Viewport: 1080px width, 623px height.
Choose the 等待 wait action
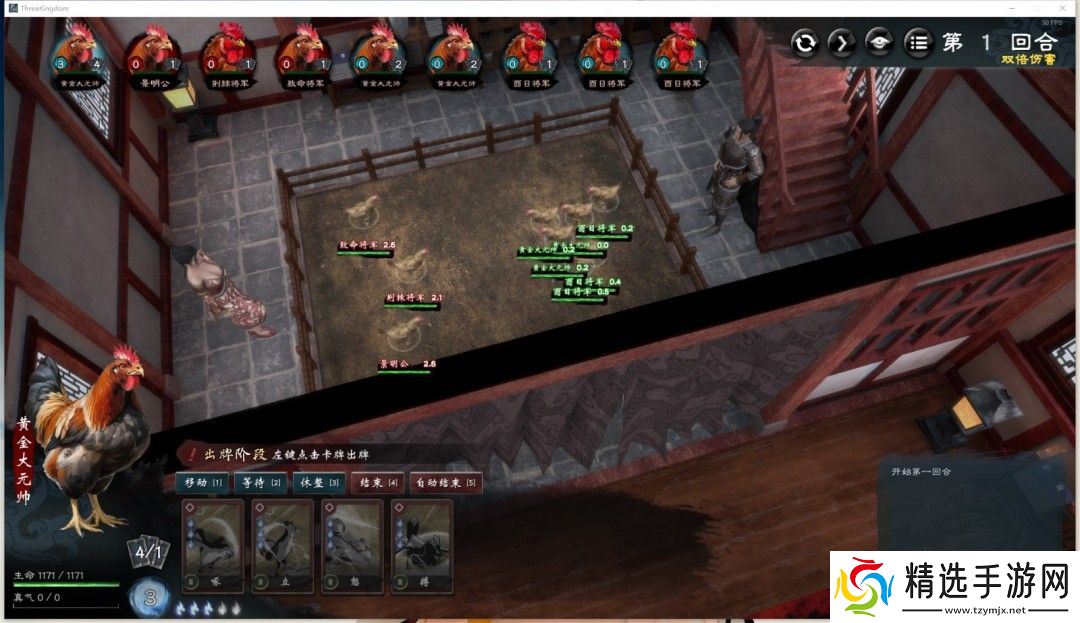[260, 483]
